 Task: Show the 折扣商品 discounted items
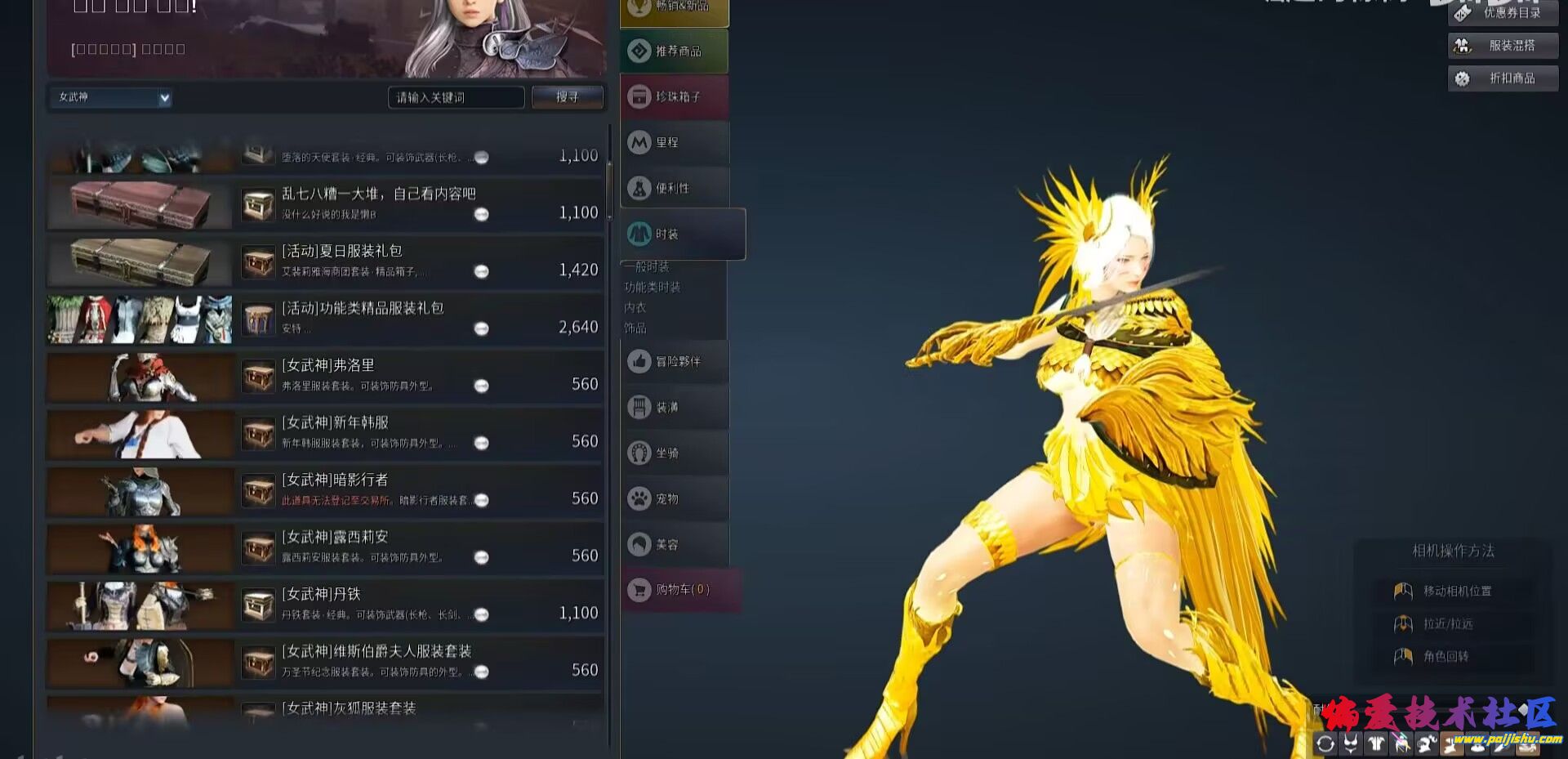(x=1503, y=78)
